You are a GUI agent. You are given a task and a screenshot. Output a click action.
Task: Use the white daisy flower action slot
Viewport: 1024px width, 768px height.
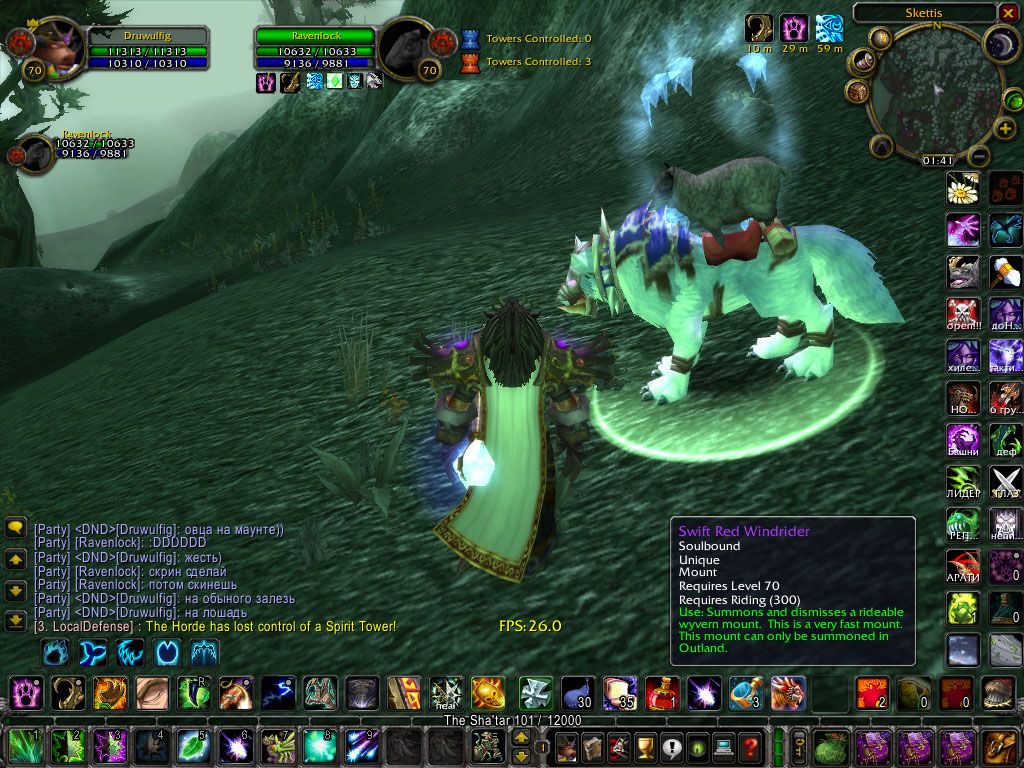pos(962,188)
